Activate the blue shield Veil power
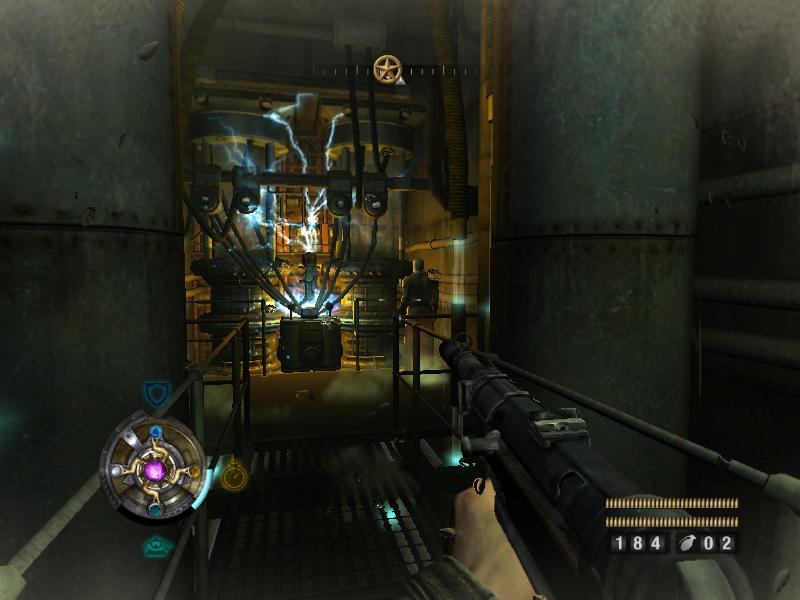This screenshot has height=600, width=800. (x=155, y=392)
